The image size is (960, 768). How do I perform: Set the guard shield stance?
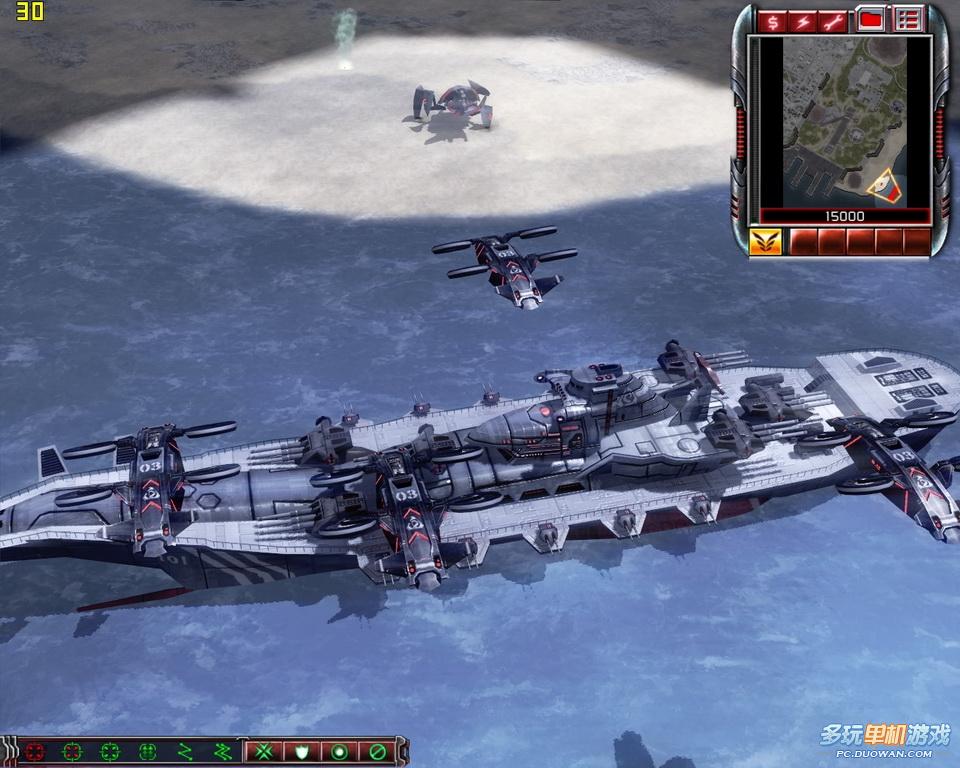pos(301,751)
